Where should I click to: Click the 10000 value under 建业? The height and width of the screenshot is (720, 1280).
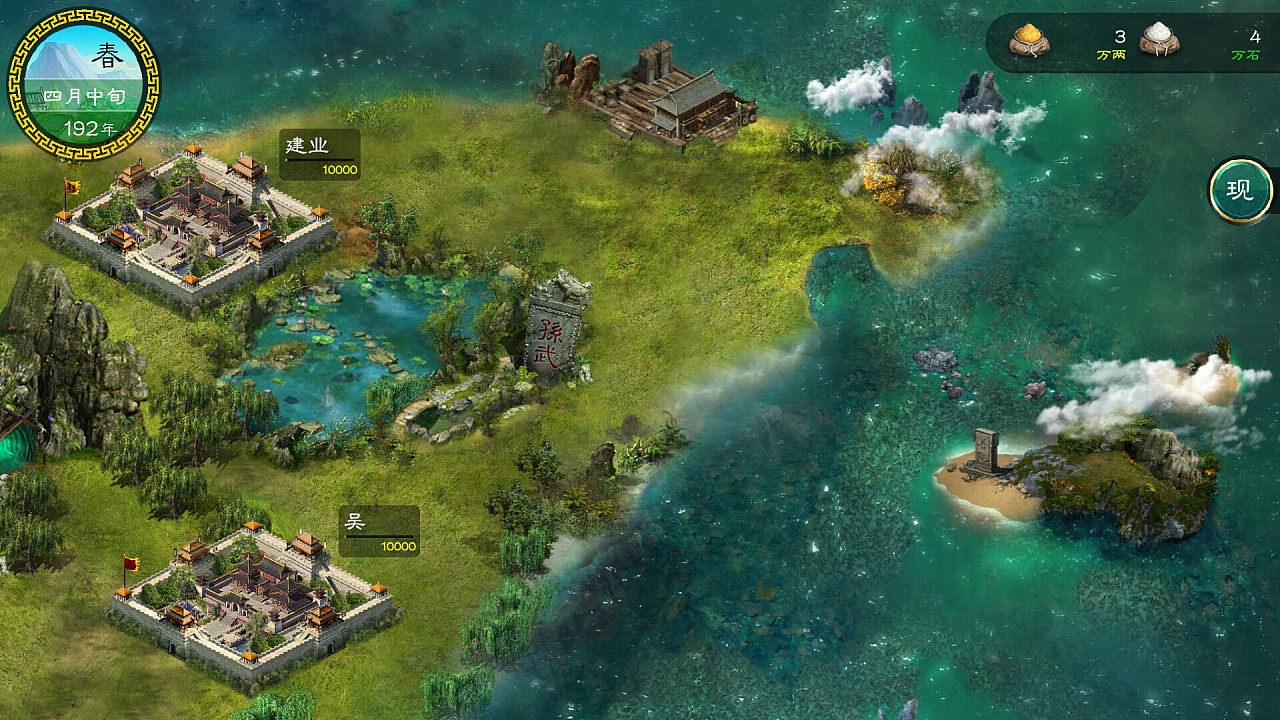pyautogui.click(x=340, y=170)
